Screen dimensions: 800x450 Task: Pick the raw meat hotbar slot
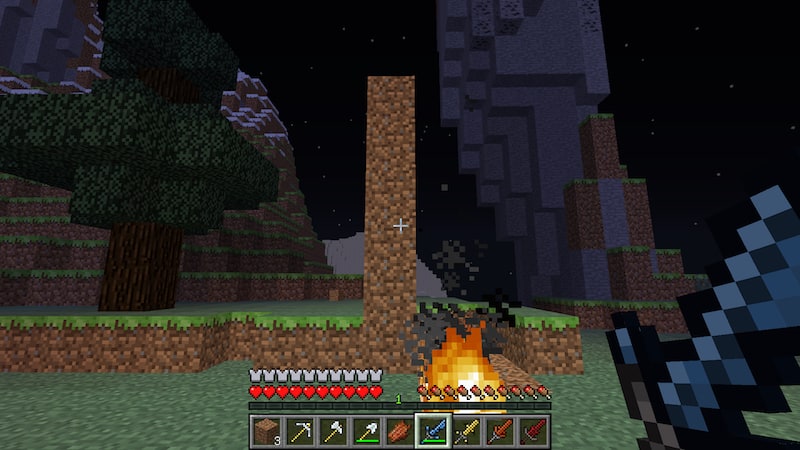[x=399, y=431]
